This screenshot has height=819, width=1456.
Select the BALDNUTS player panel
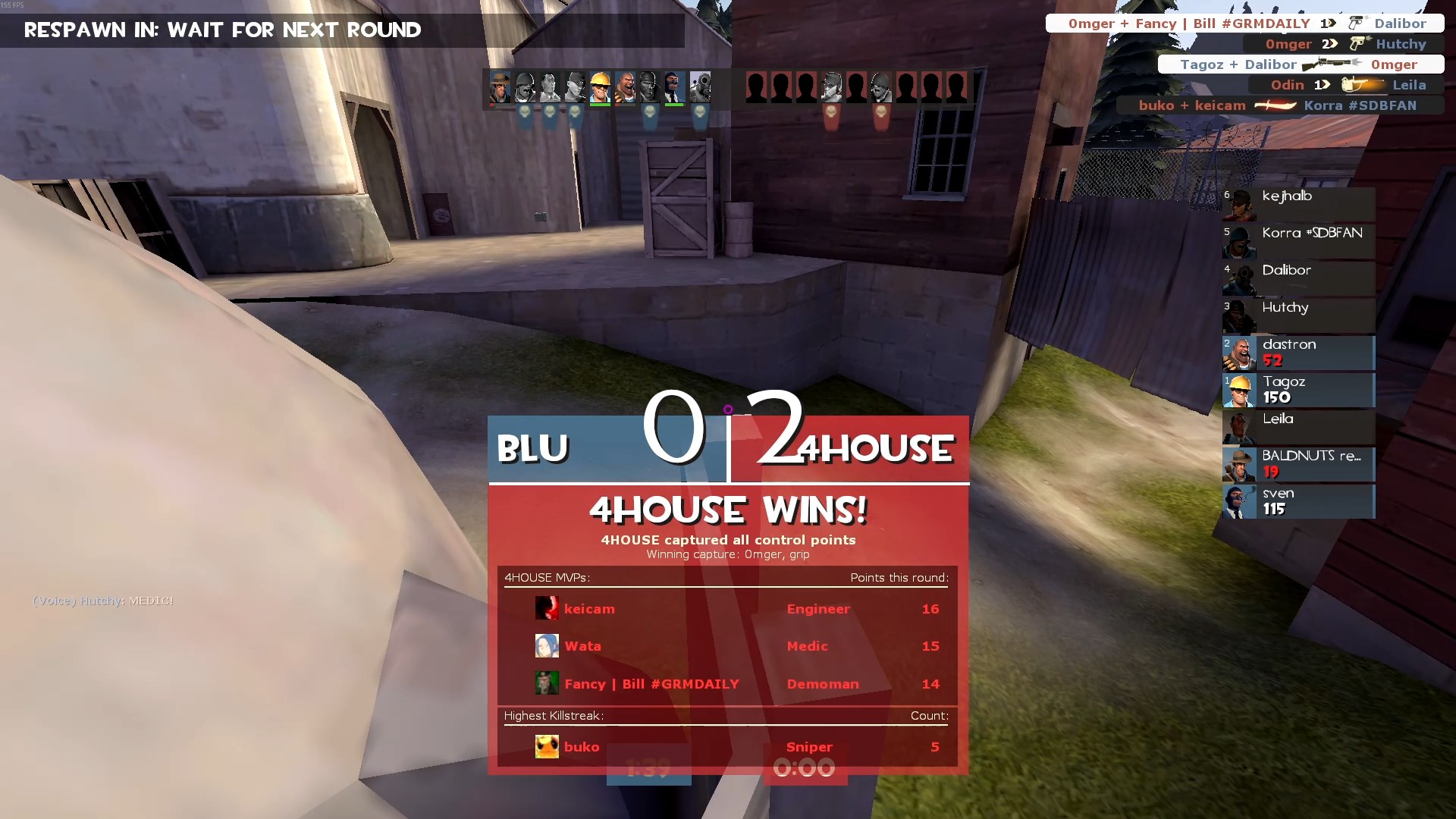coord(1298,465)
